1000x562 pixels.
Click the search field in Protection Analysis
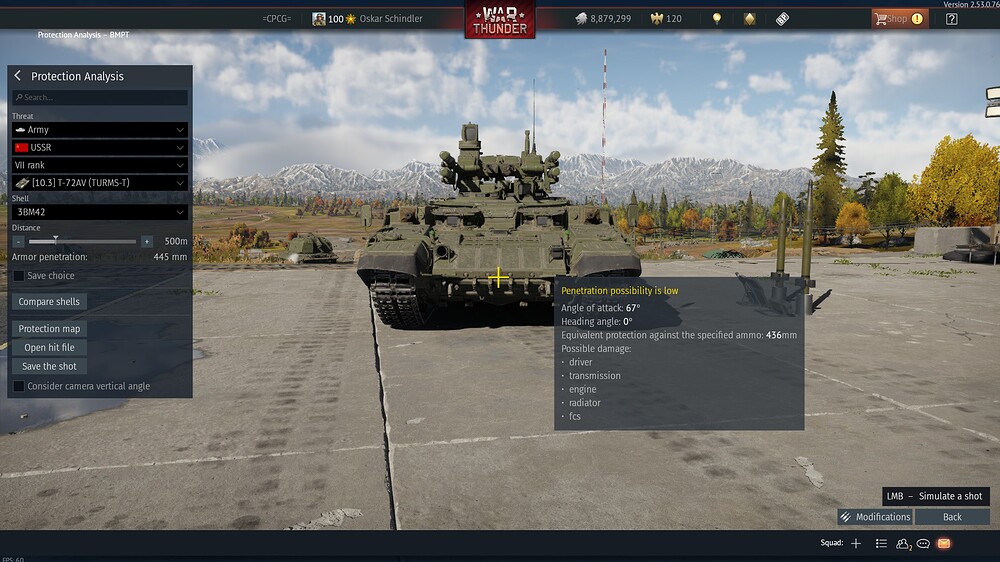tap(100, 98)
